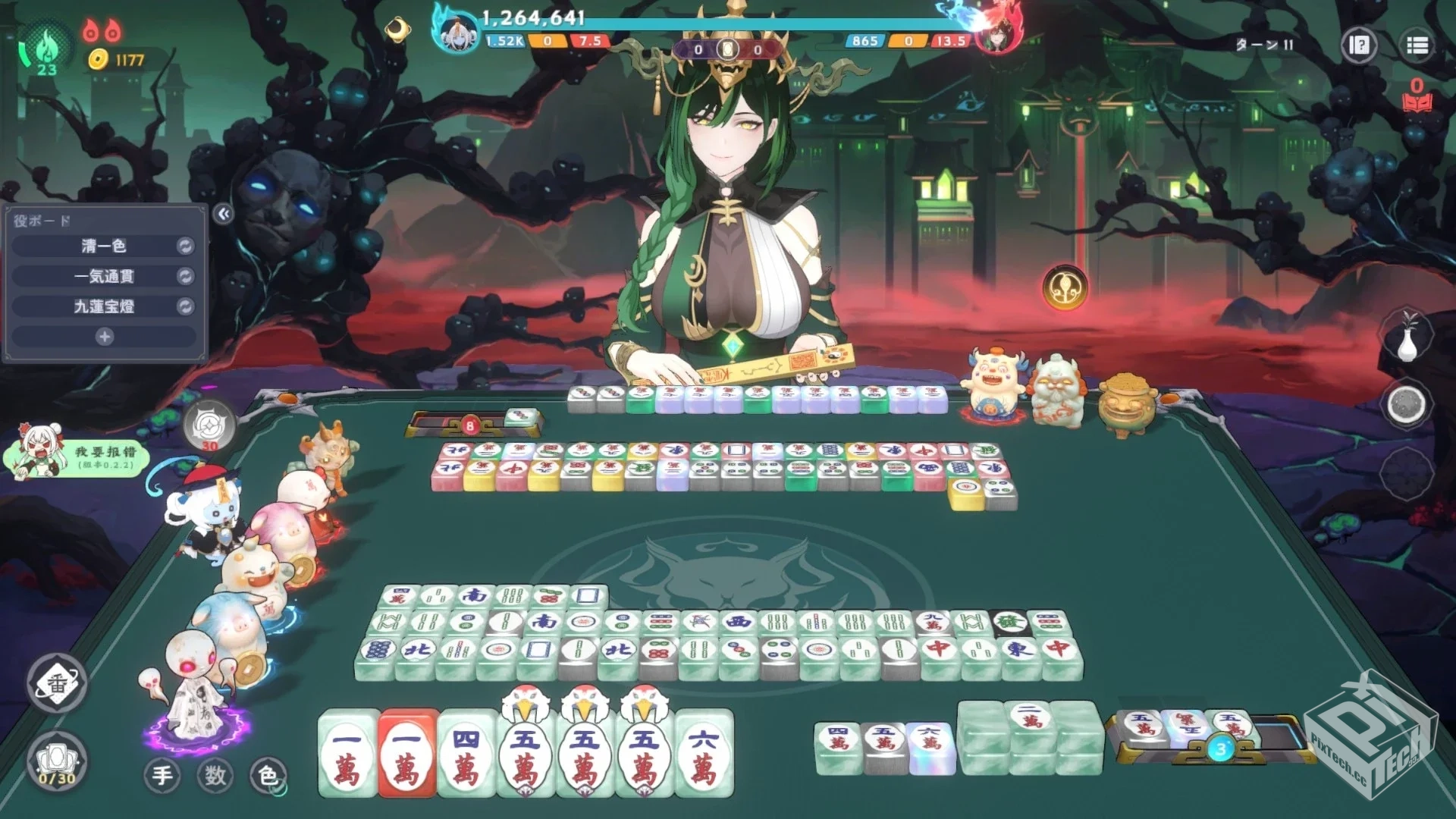Click the circular shield icon showing 30
This screenshot has width=1456, height=819.
[208, 426]
